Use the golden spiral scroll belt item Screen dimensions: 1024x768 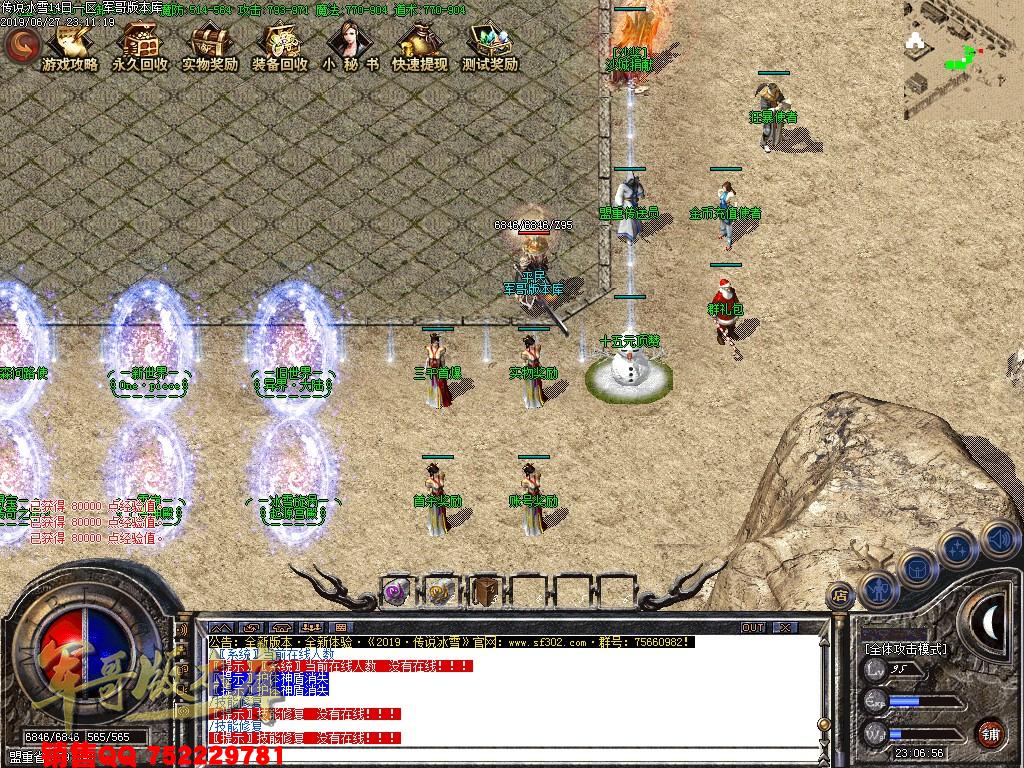441,591
